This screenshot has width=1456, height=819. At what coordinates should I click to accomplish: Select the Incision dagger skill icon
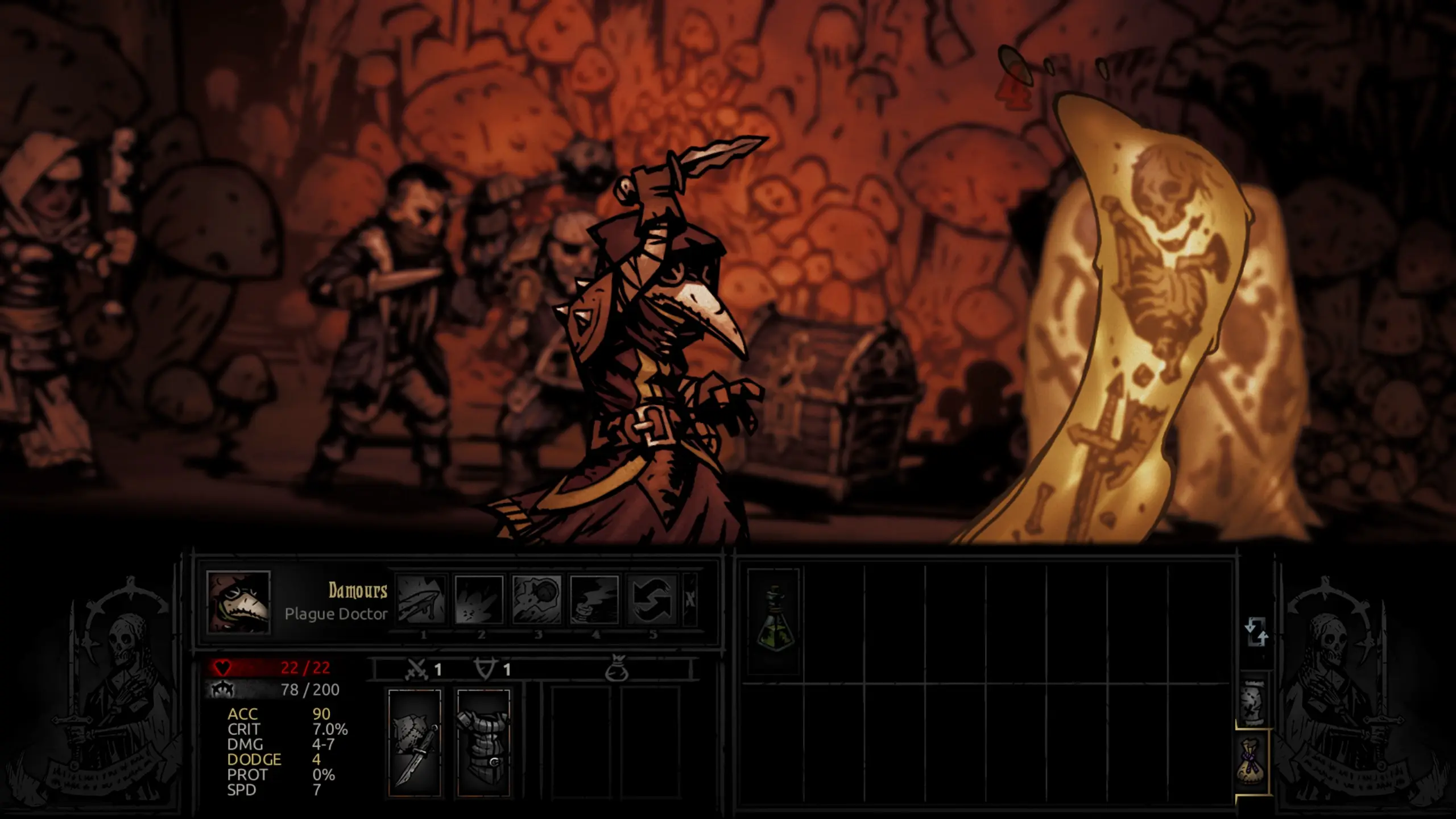click(422, 600)
